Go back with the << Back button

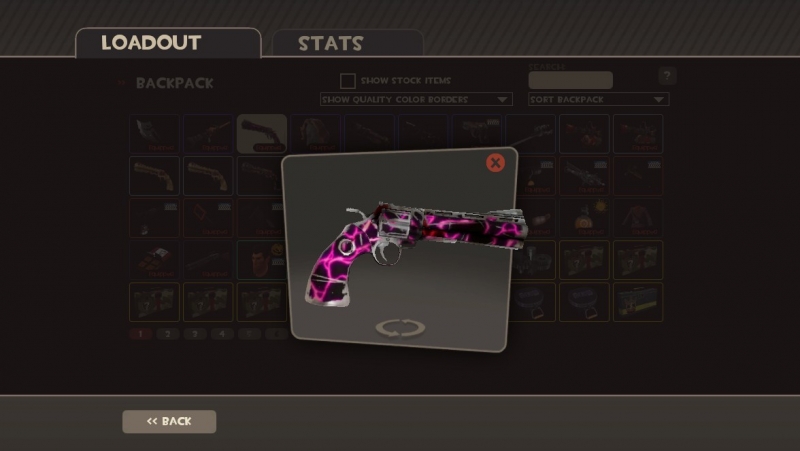click(x=169, y=421)
